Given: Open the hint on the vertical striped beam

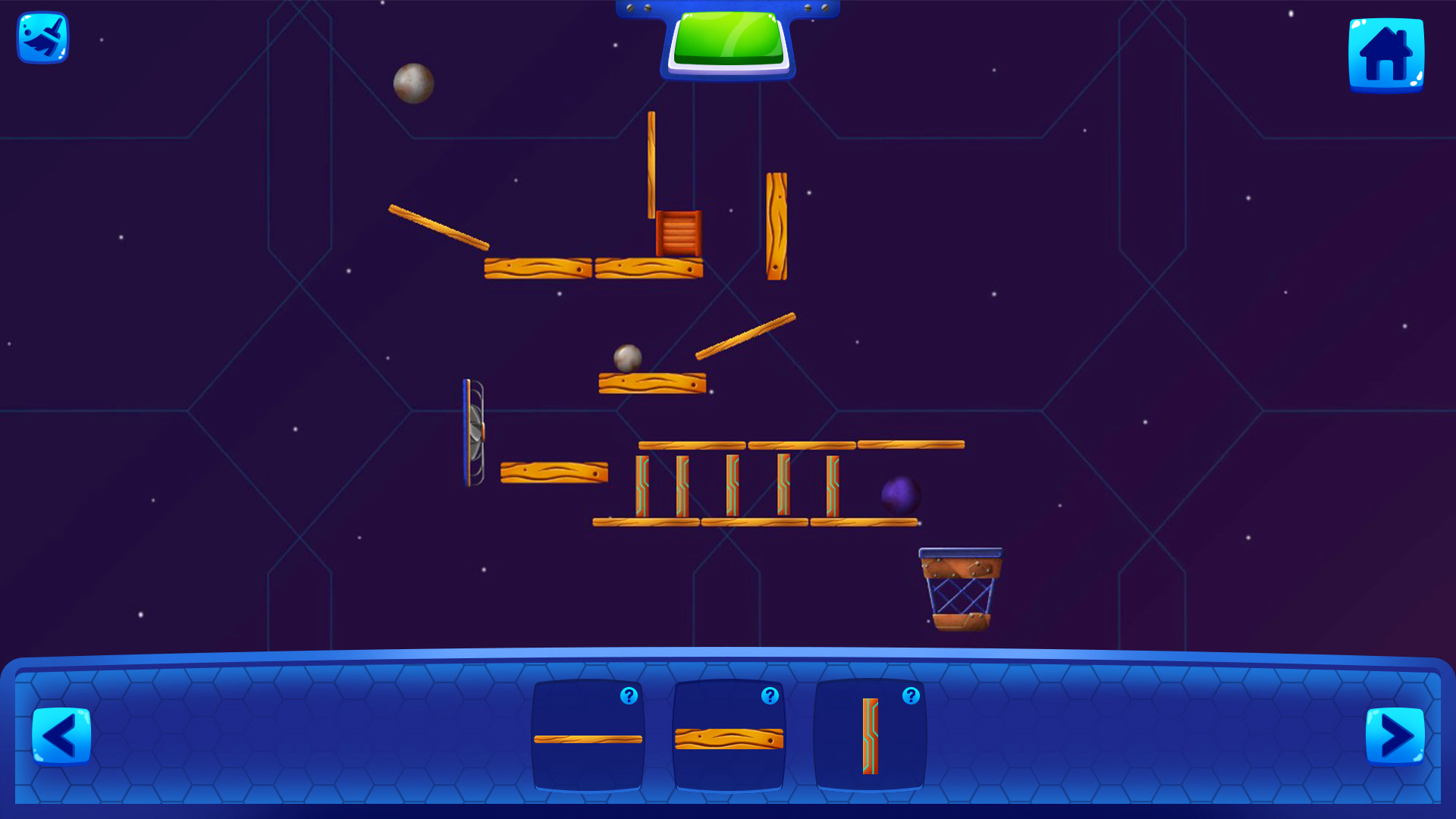Looking at the screenshot, I should coord(910,695).
